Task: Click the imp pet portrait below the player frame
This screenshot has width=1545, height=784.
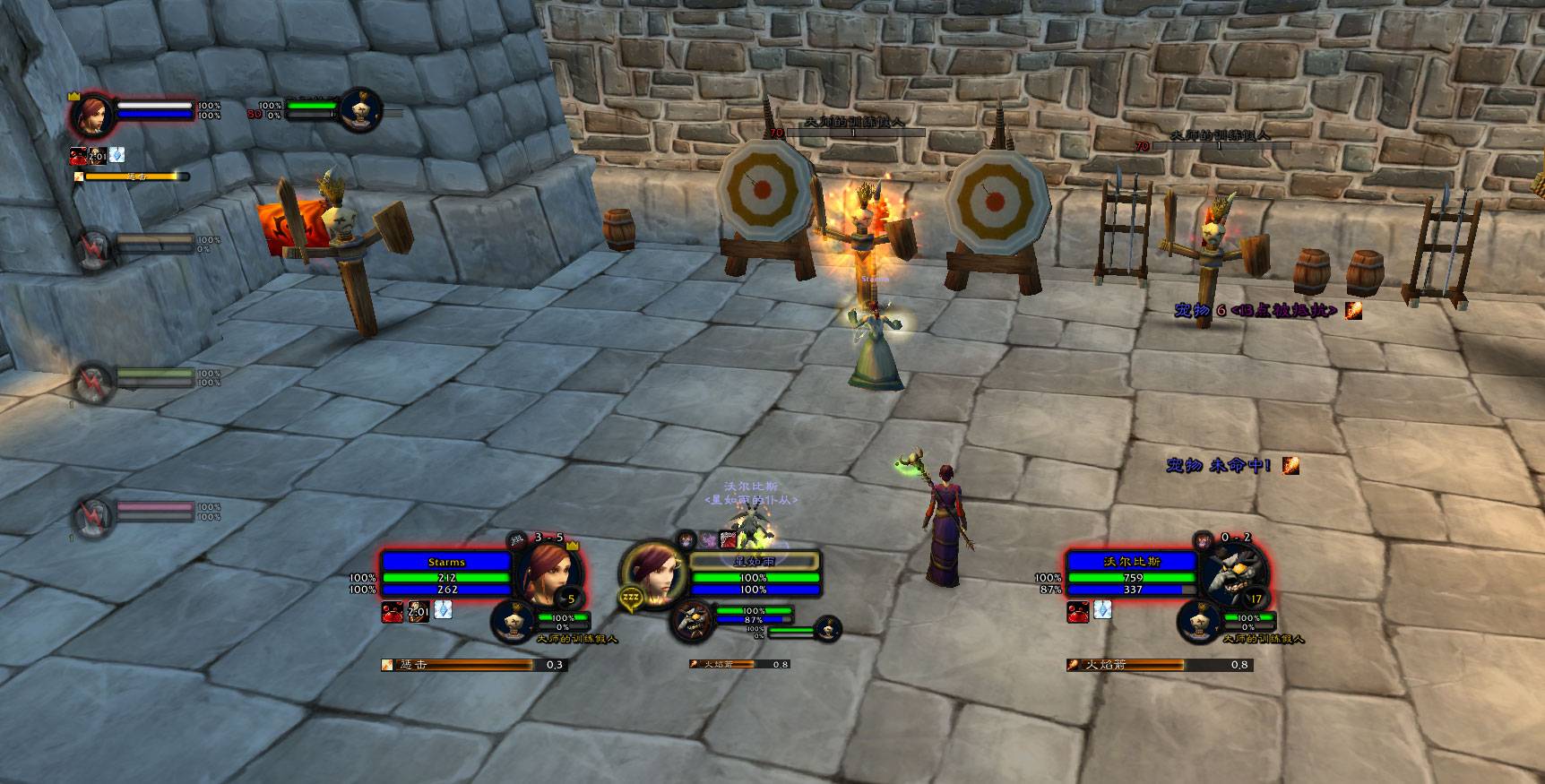Action: coord(692,621)
